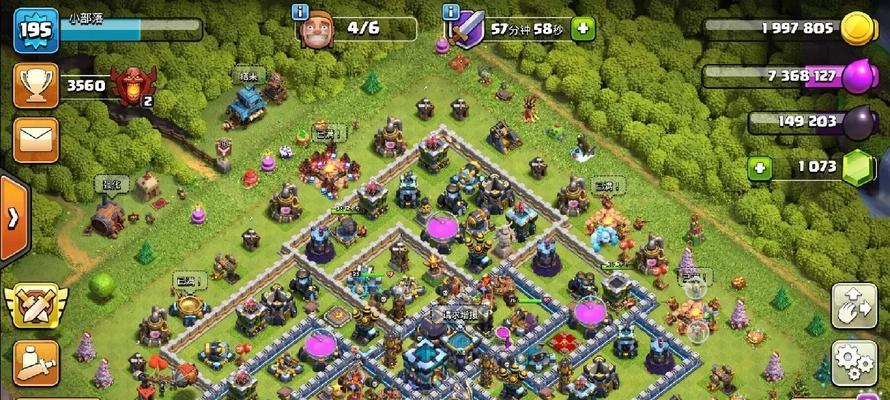Open the village layout editor button
The image size is (890, 400).
(853, 306)
